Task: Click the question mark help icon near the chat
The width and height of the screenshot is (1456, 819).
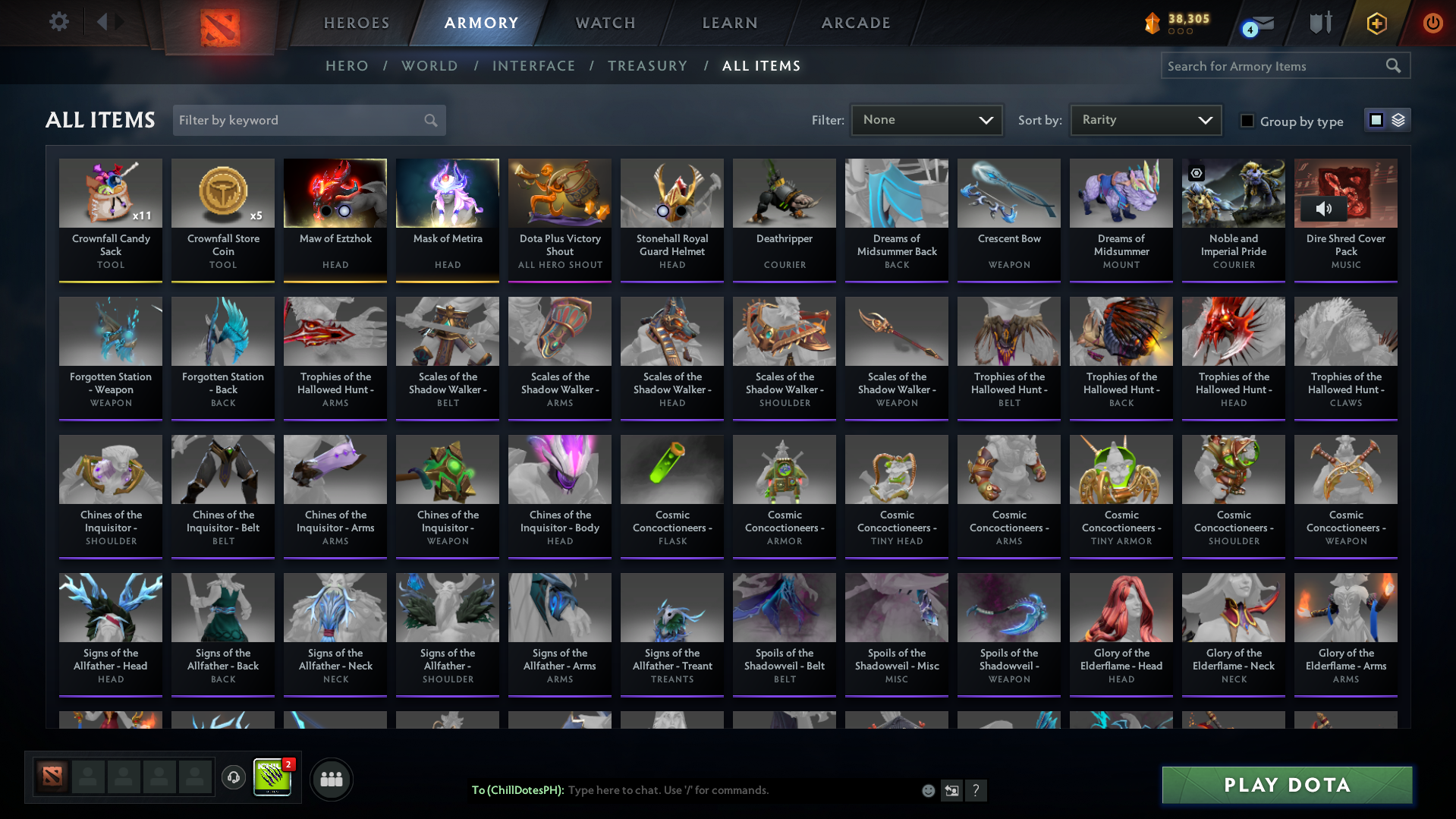Action: pos(977,791)
